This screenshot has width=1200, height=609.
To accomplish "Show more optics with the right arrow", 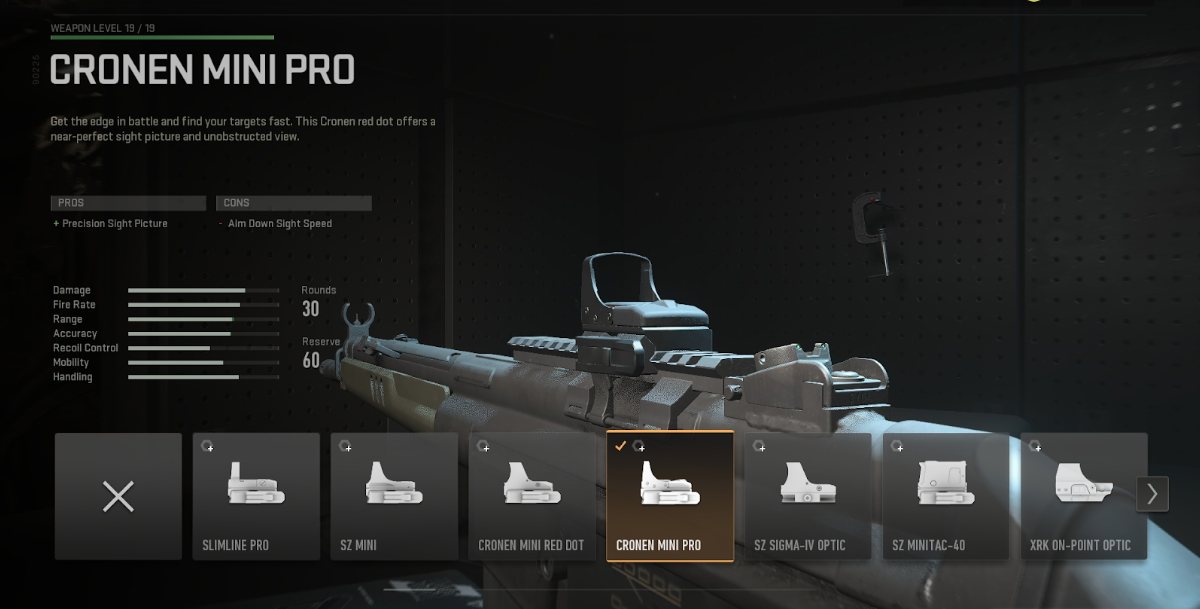I will (x=1152, y=493).
